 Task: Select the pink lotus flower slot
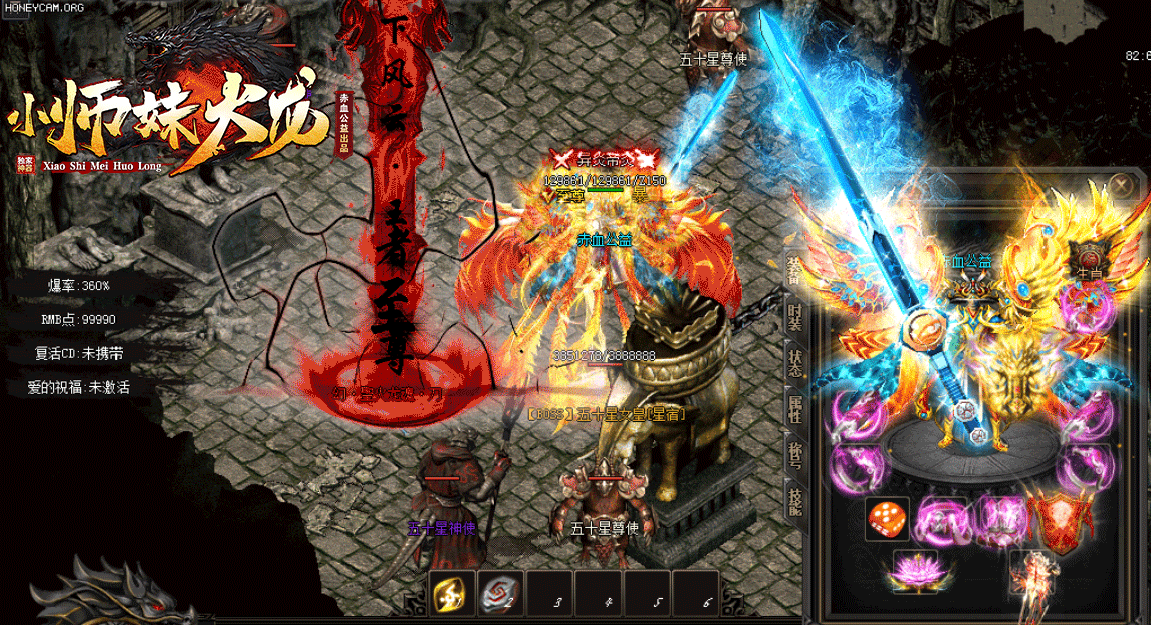click(x=914, y=570)
